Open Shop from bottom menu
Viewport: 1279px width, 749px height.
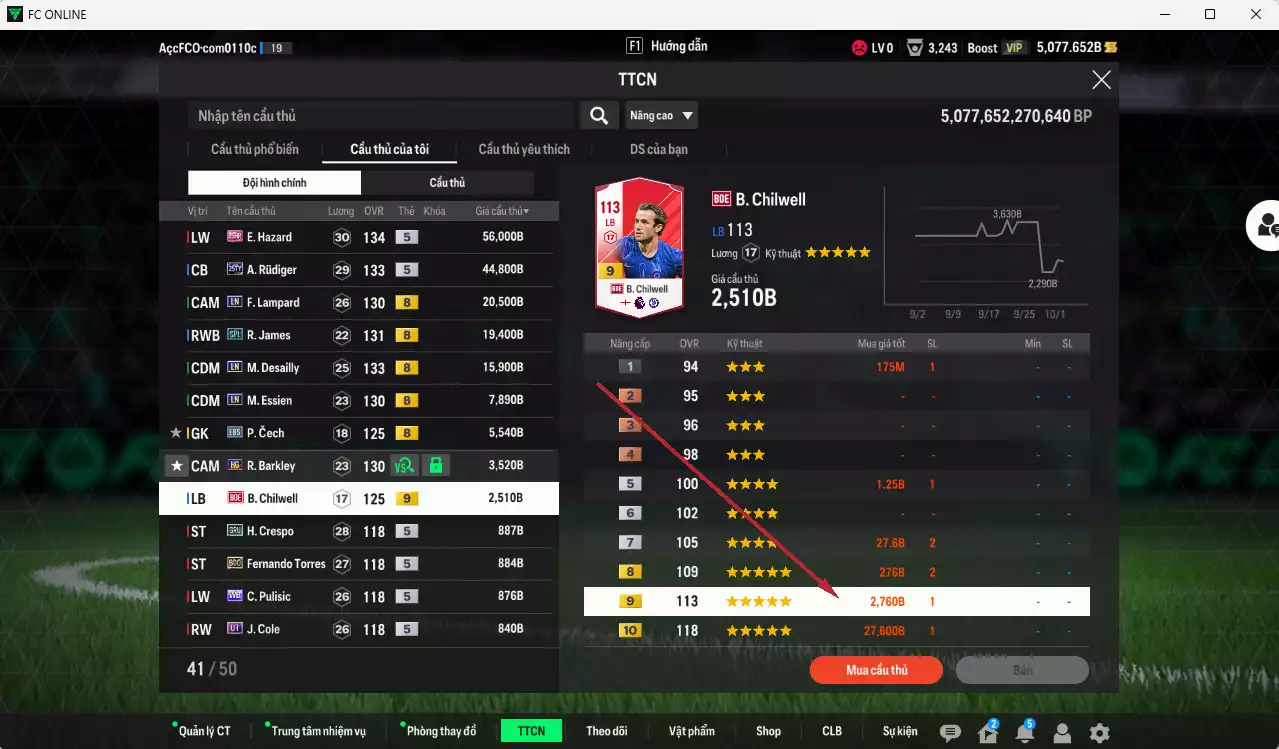[x=768, y=731]
